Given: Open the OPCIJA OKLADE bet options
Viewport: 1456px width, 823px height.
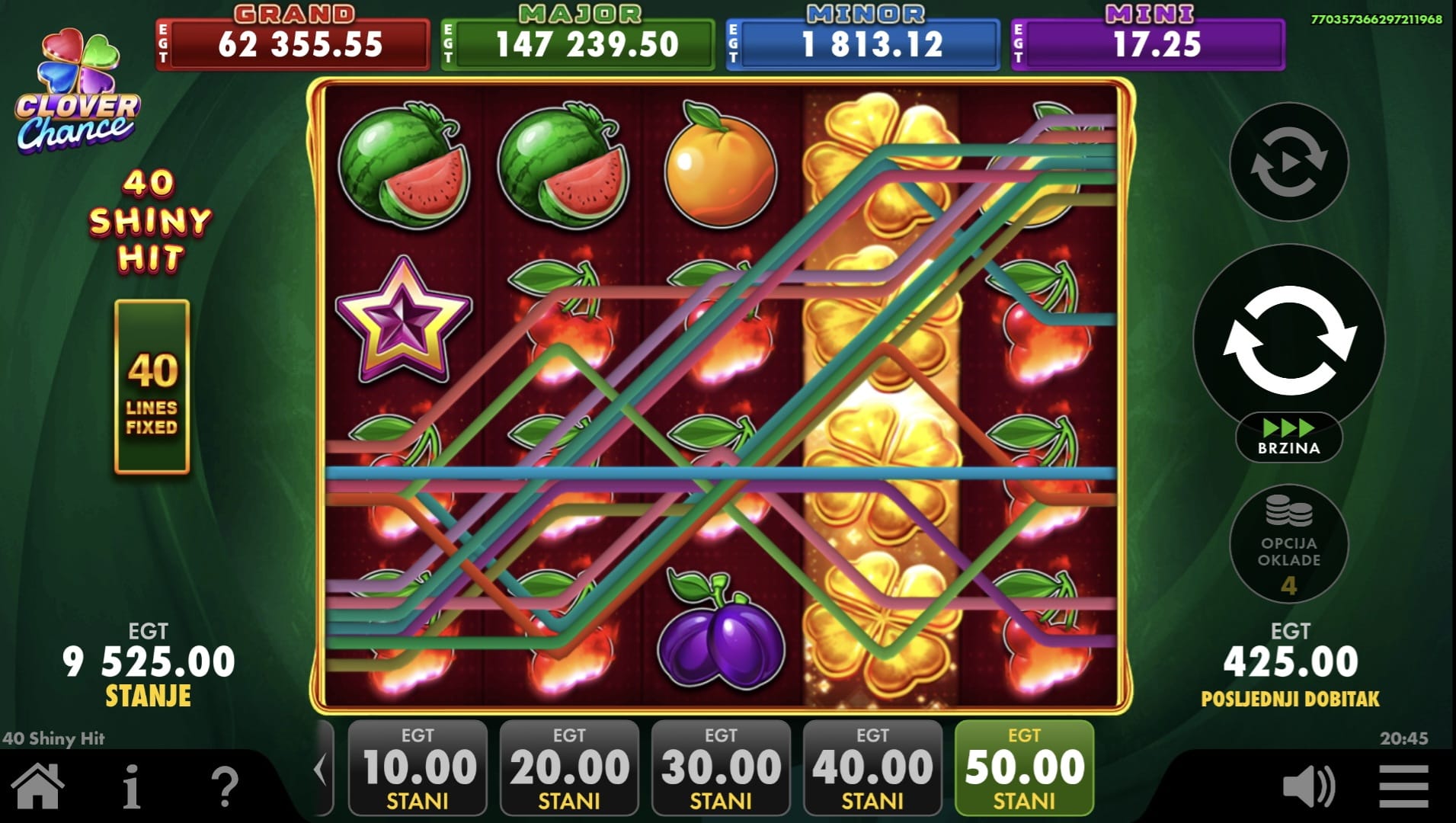Looking at the screenshot, I should click(1289, 544).
